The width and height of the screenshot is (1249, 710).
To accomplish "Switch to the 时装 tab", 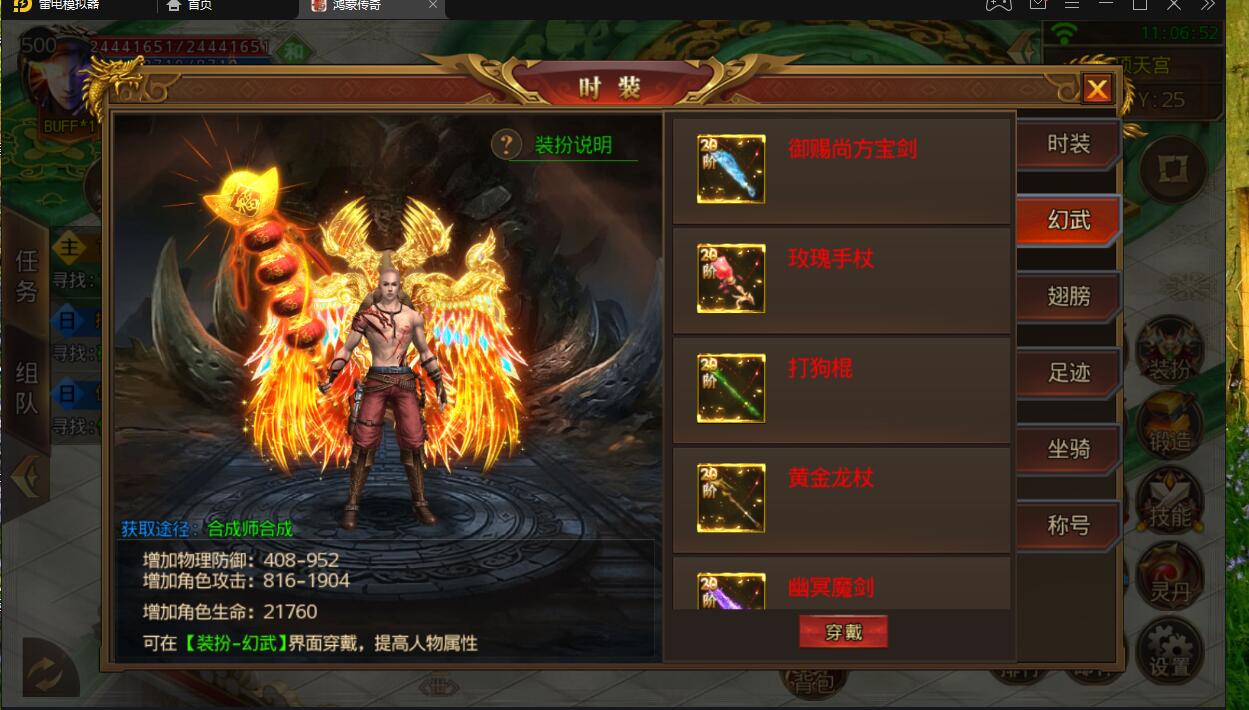I will tap(1067, 144).
